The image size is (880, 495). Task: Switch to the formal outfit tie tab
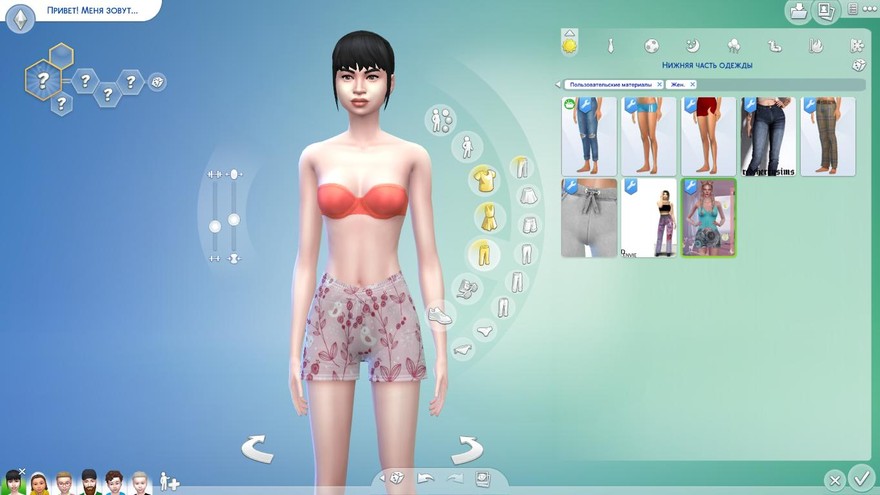click(610, 46)
